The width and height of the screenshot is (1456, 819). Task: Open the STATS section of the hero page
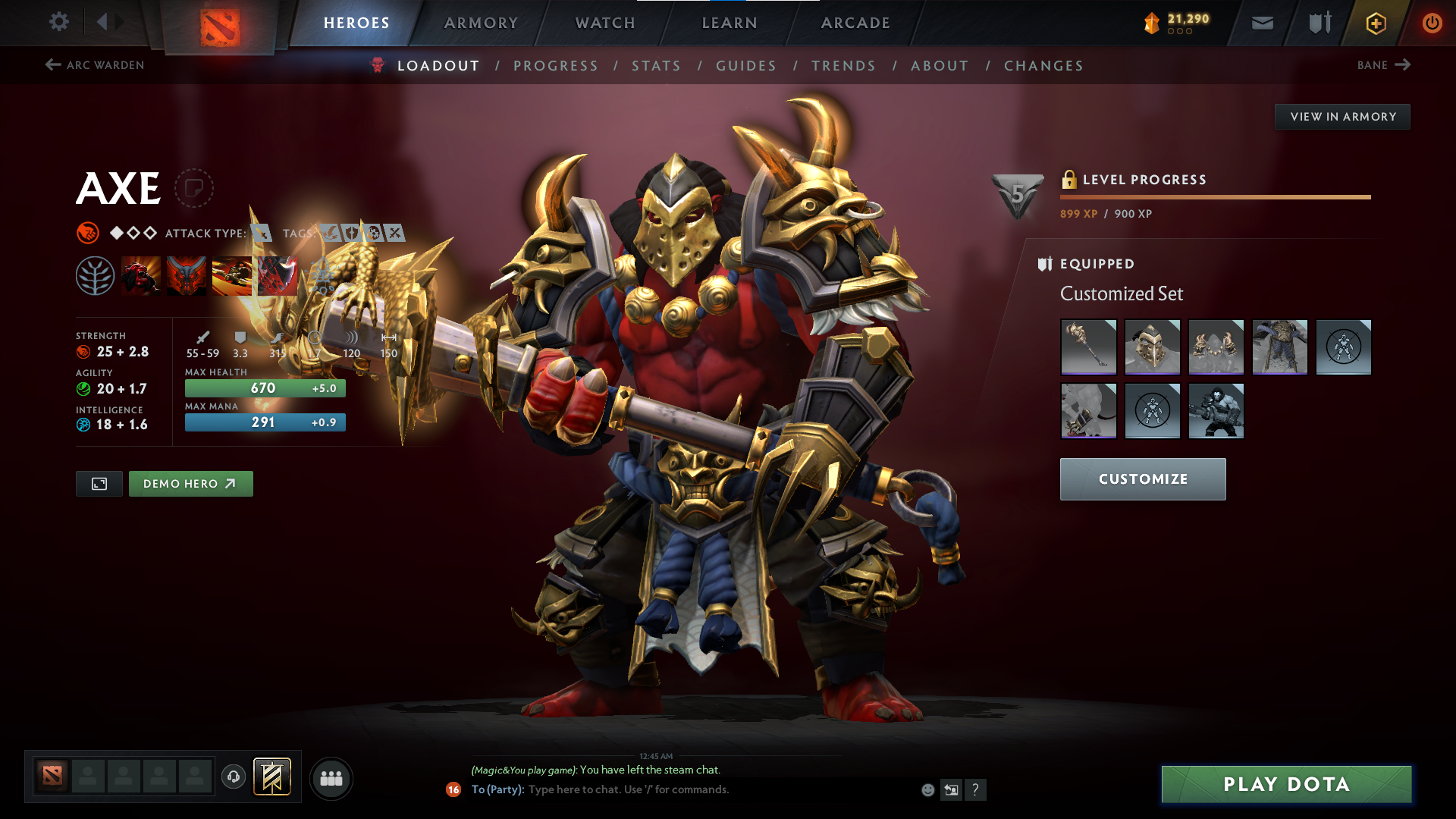tap(656, 65)
